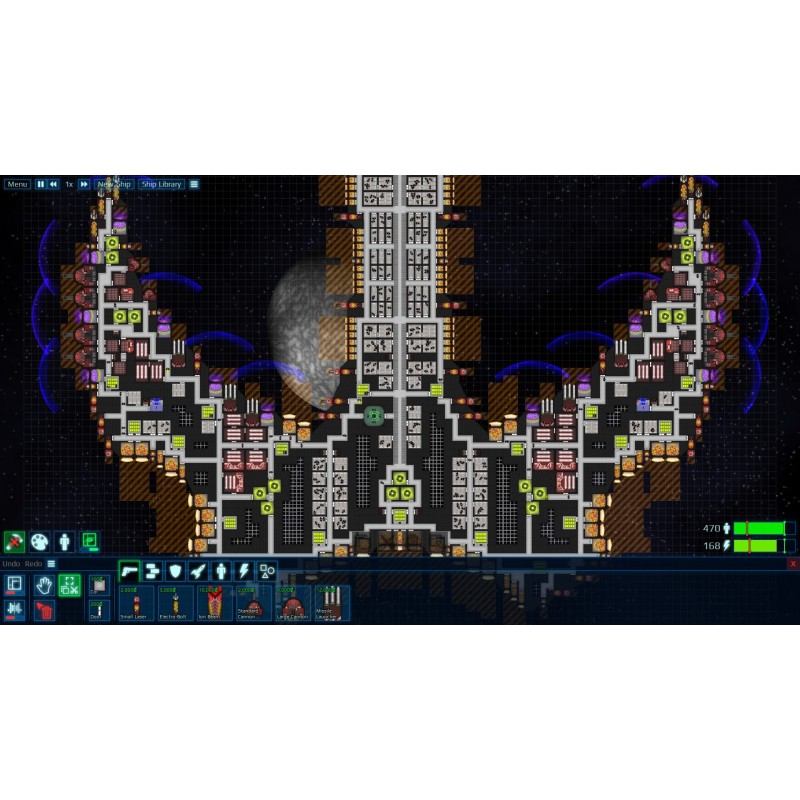The width and height of the screenshot is (800, 800).
Task: Open the Ship Library
Action: point(161,184)
